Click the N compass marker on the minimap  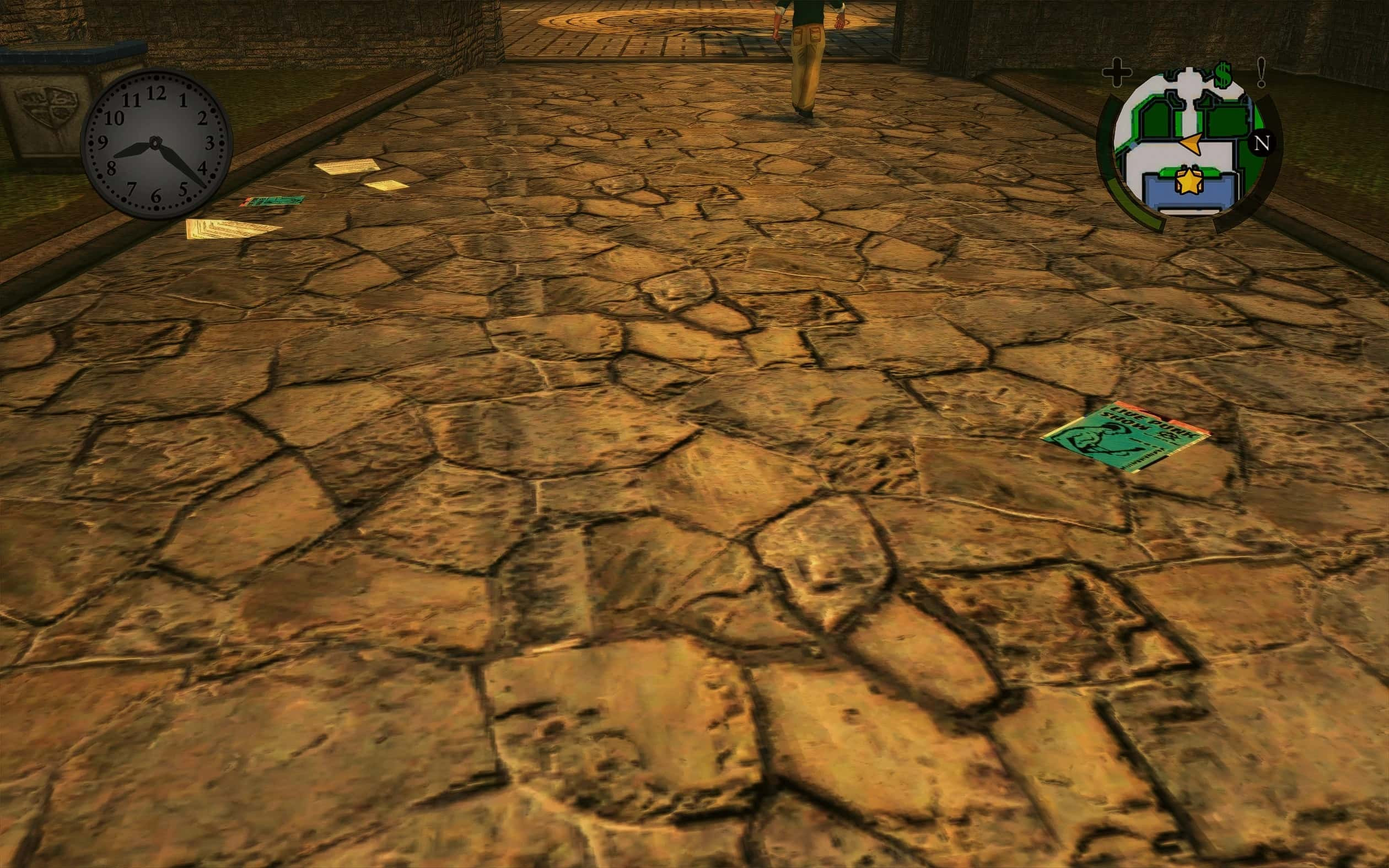[x=1261, y=144]
